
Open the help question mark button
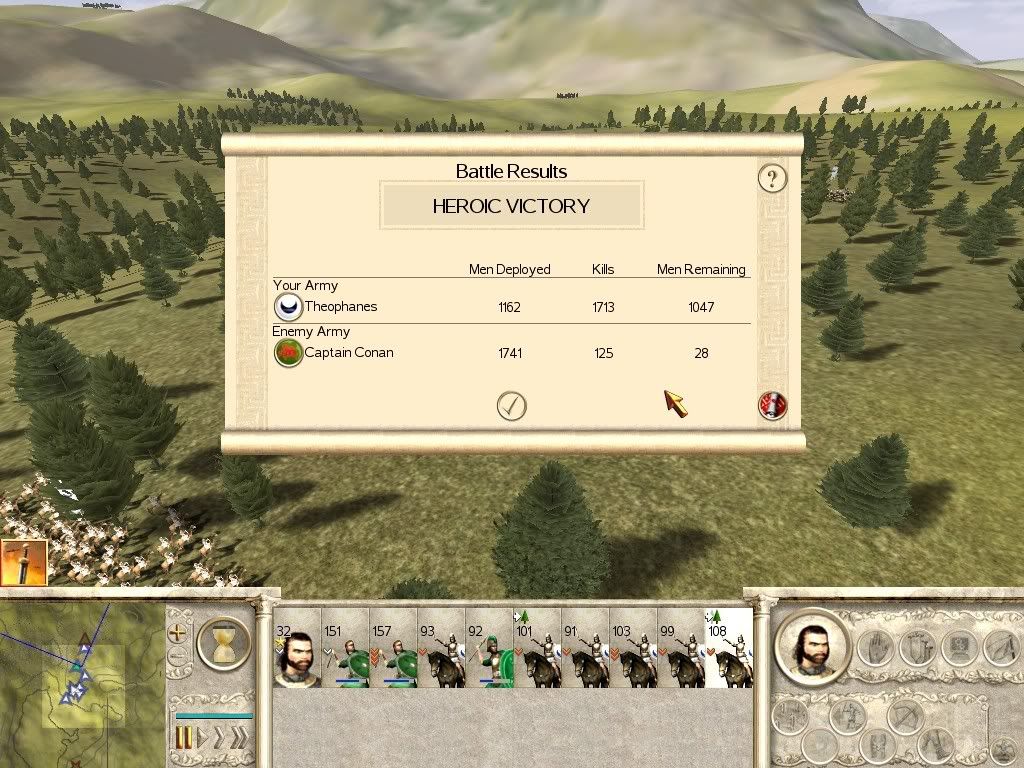pos(772,179)
